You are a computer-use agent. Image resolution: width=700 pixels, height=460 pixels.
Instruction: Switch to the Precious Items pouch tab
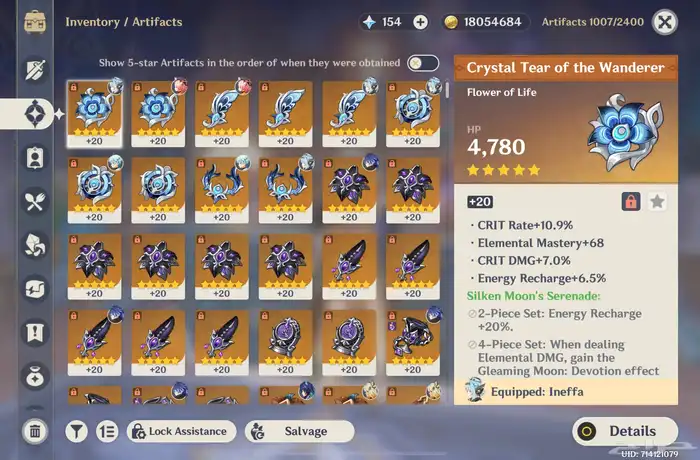coord(35,376)
